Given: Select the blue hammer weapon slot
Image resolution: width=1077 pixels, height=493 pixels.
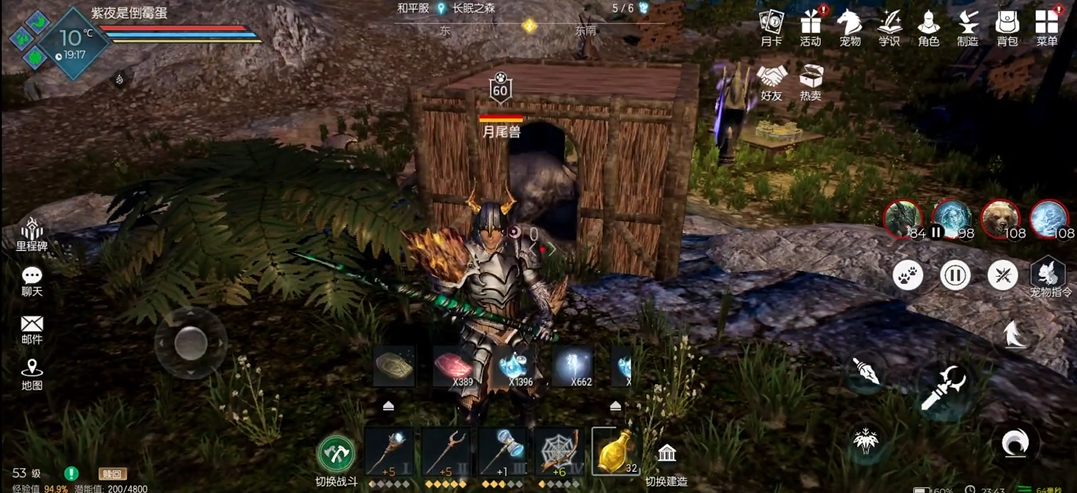Looking at the screenshot, I should [502, 452].
